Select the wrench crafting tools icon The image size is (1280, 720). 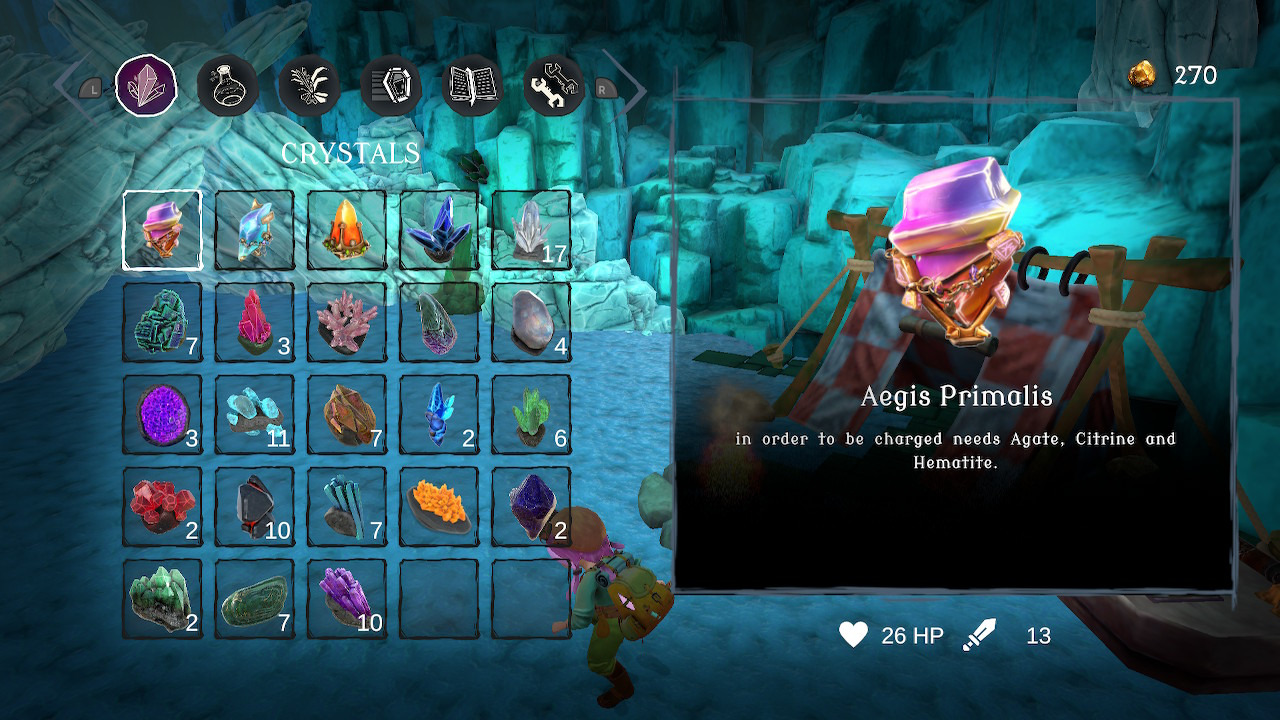coord(553,85)
